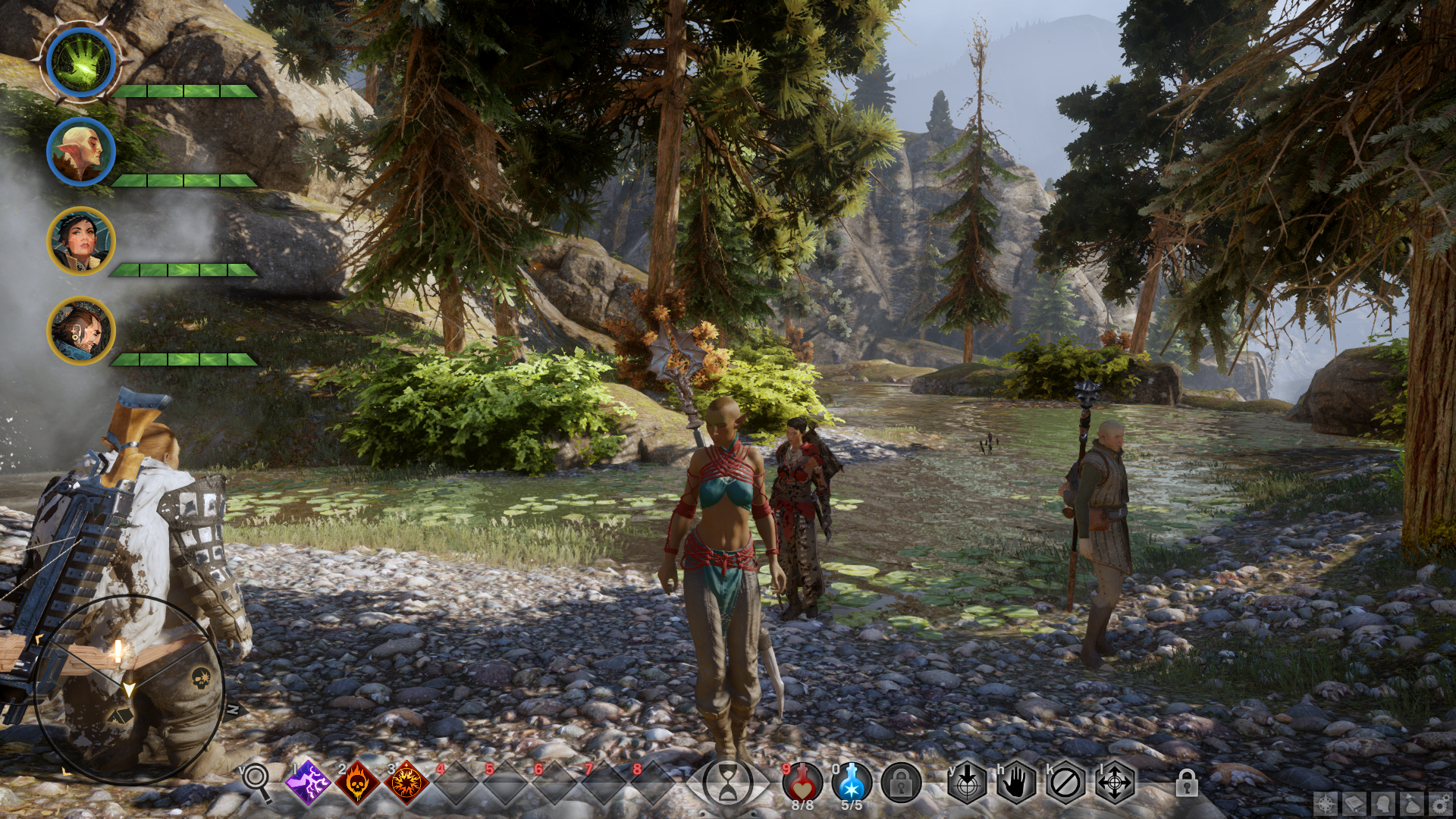Trigger the fiery sunburst ability
1456x819 pixels.
[x=406, y=781]
